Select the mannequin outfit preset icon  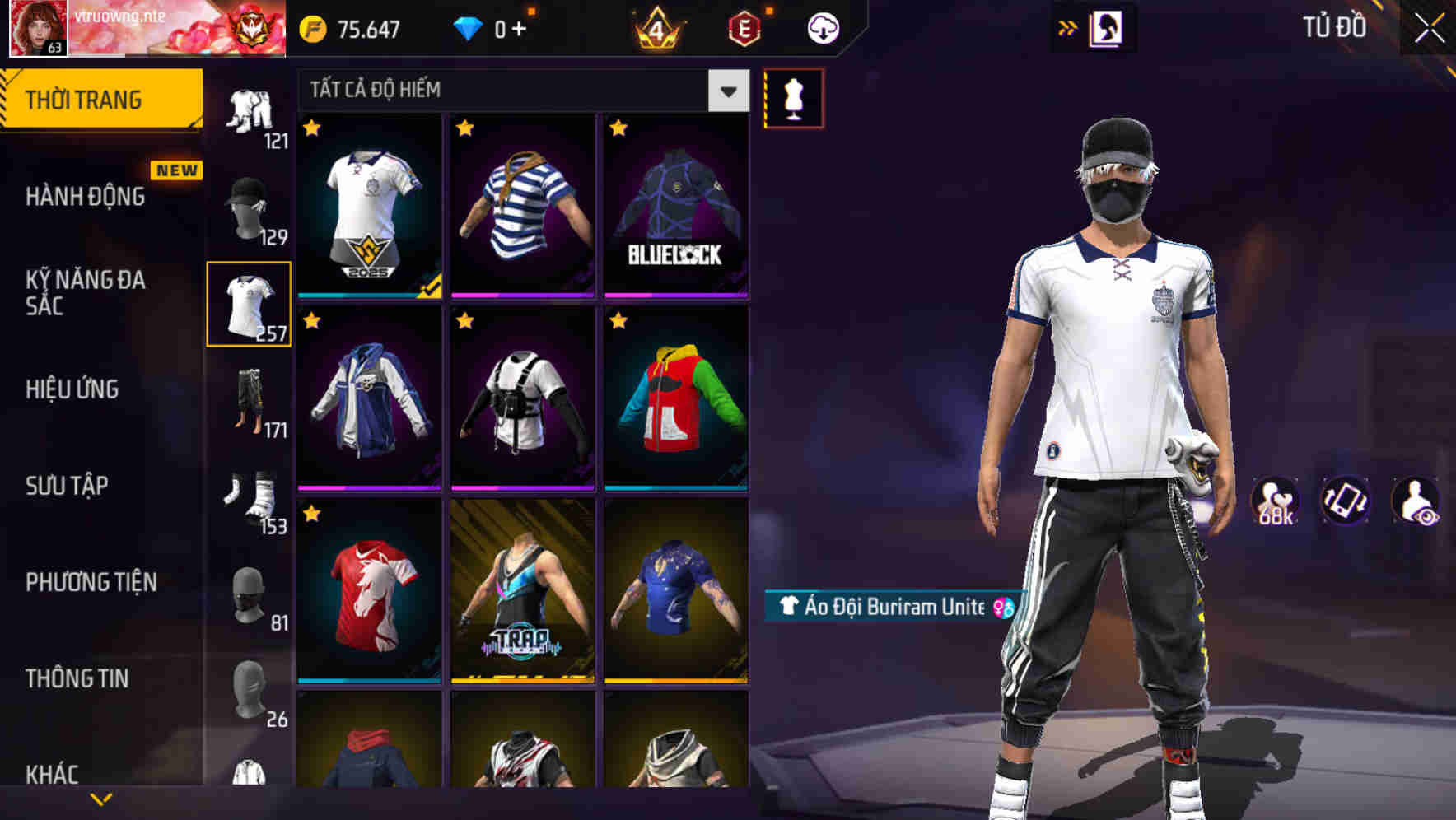click(x=793, y=98)
